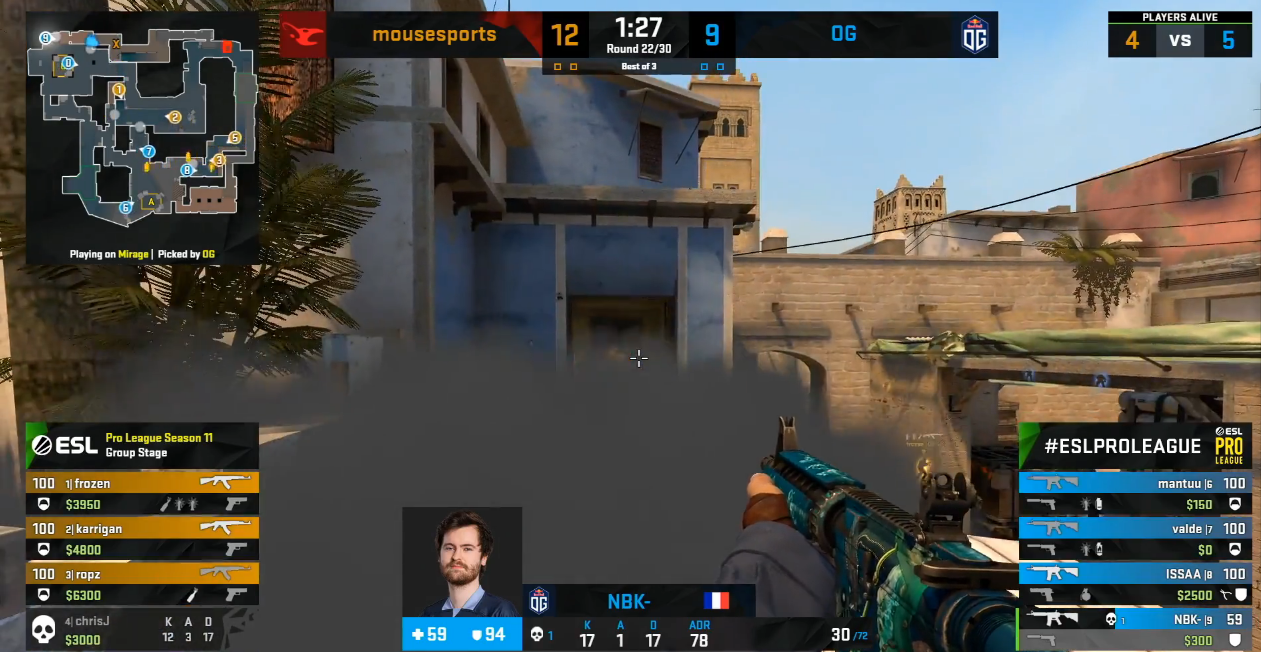Click NBK-'s highlighted roster row
The height and width of the screenshot is (652, 1261).
1134,629
